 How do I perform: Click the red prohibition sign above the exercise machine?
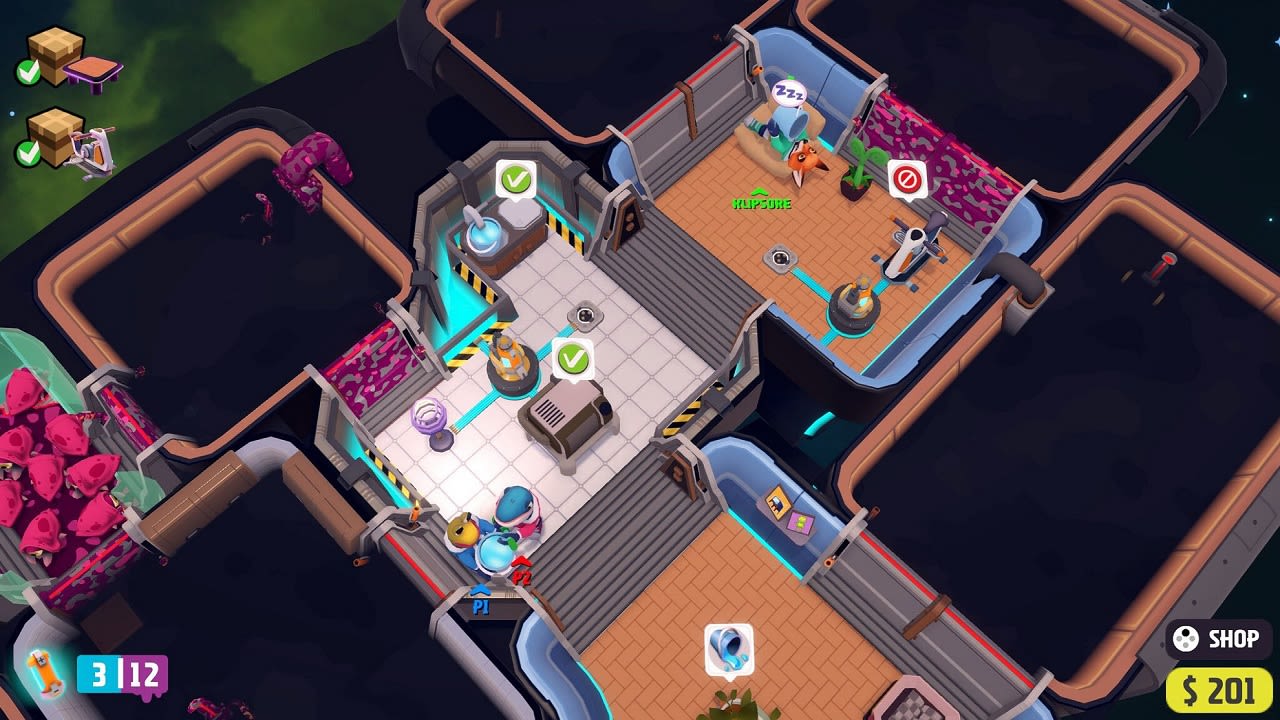(906, 178)
